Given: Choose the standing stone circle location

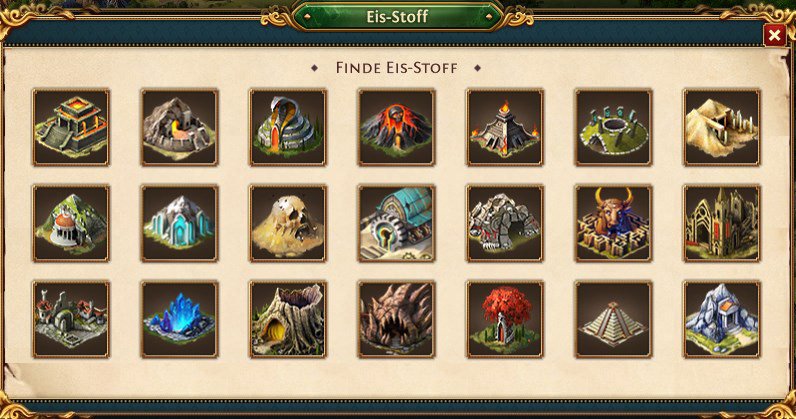Looking at the screenshot, I should coord(613,127).
